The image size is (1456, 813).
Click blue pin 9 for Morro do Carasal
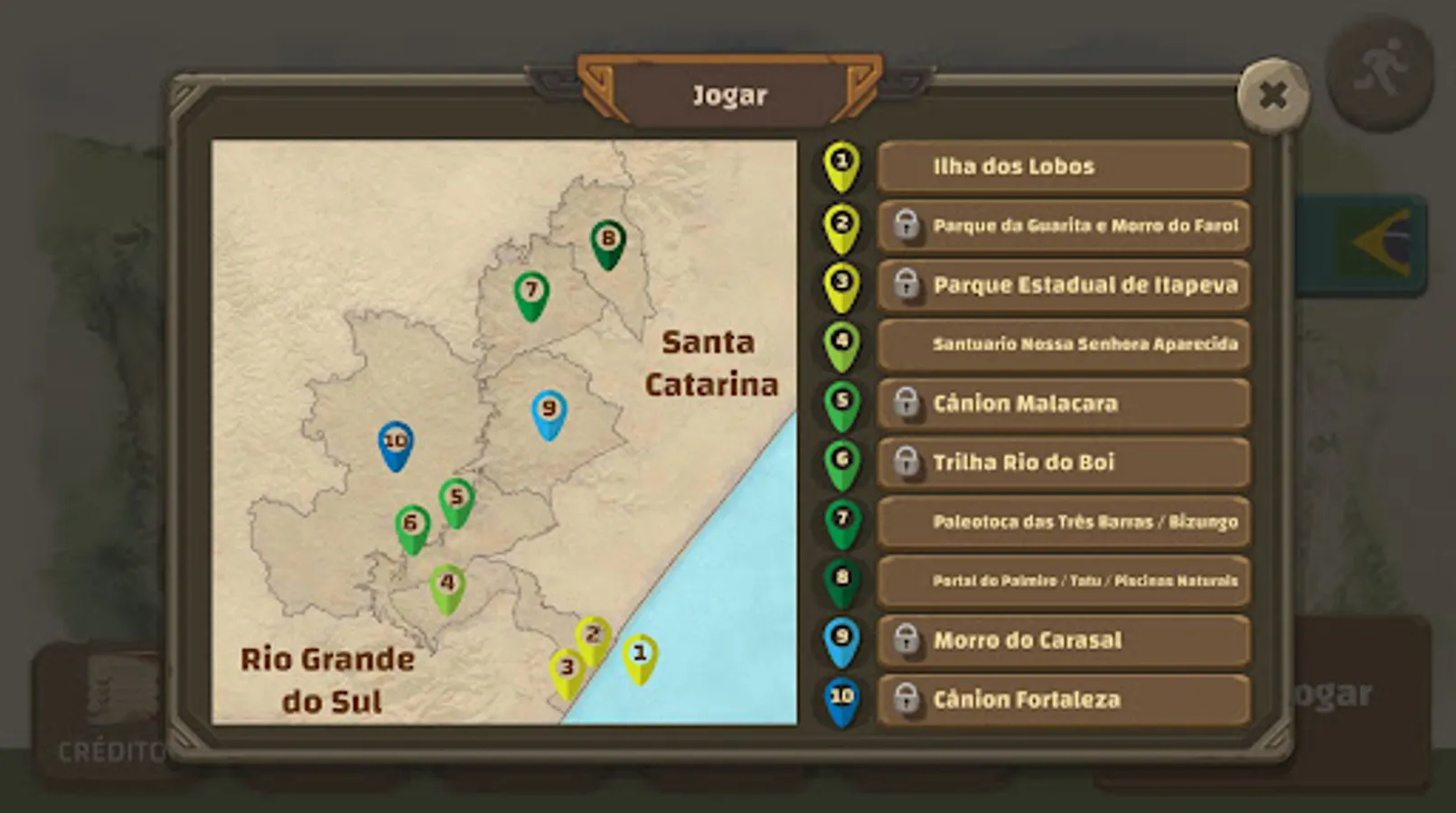coord(547,408)
